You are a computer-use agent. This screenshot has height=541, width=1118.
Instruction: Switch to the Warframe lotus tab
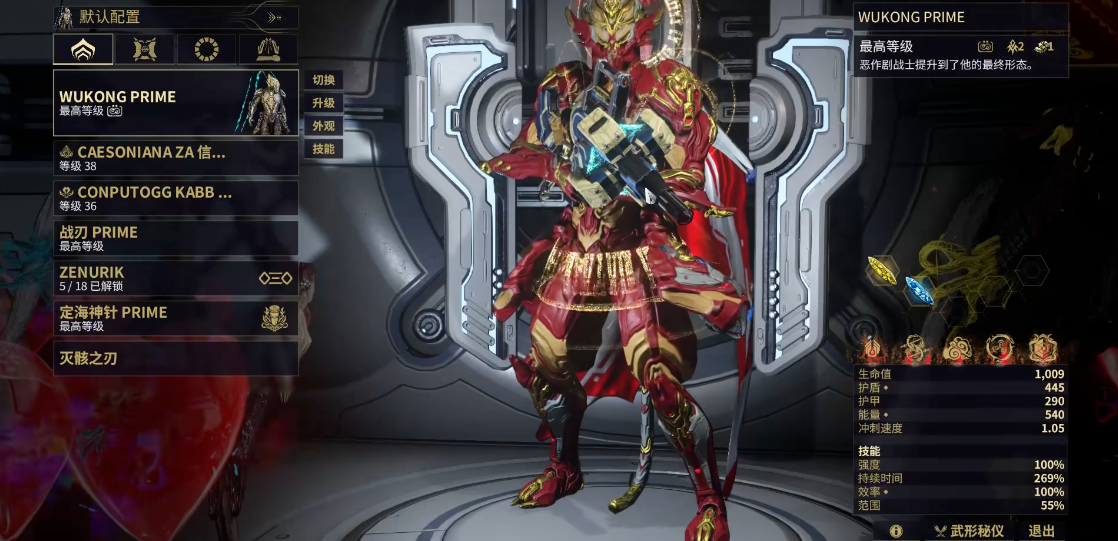83,49
